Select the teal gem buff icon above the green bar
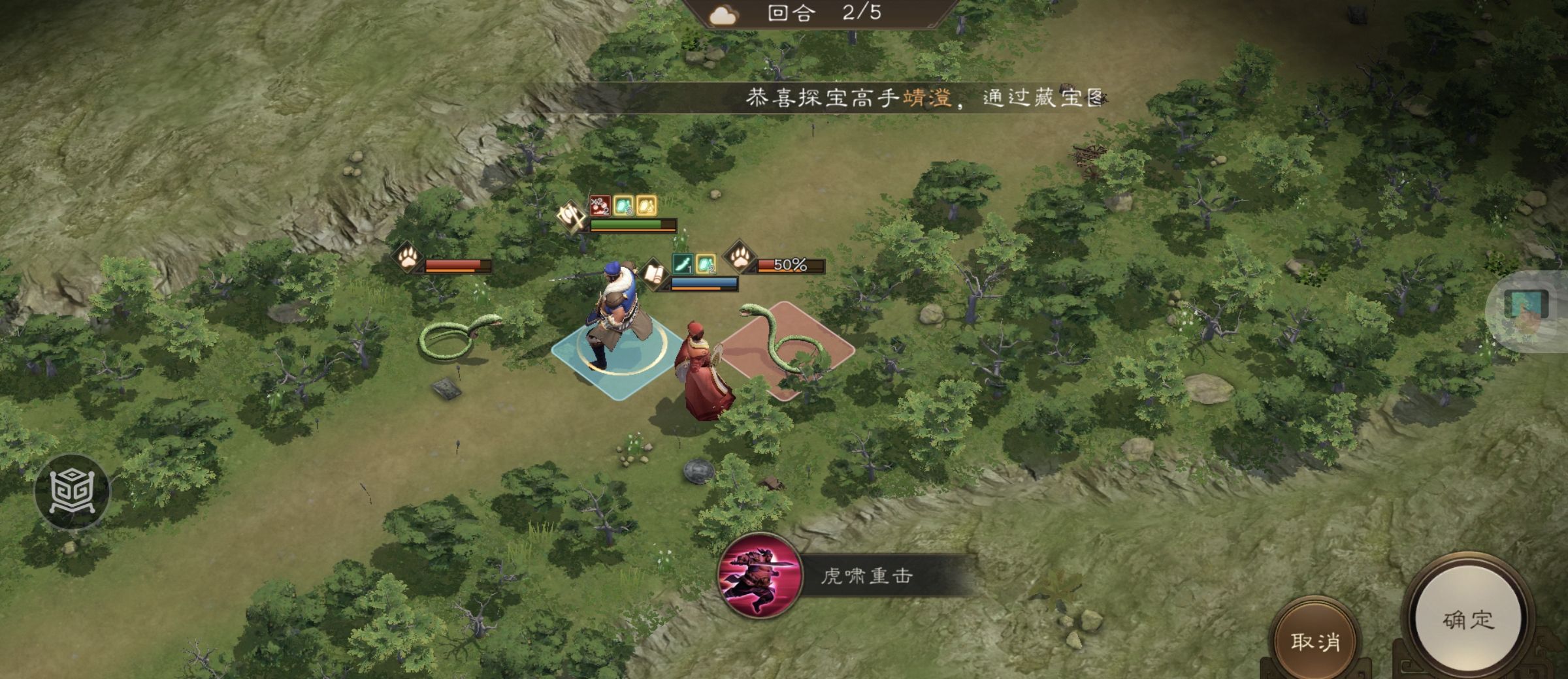Viewport: 1568px width, 679px height. 624,206
